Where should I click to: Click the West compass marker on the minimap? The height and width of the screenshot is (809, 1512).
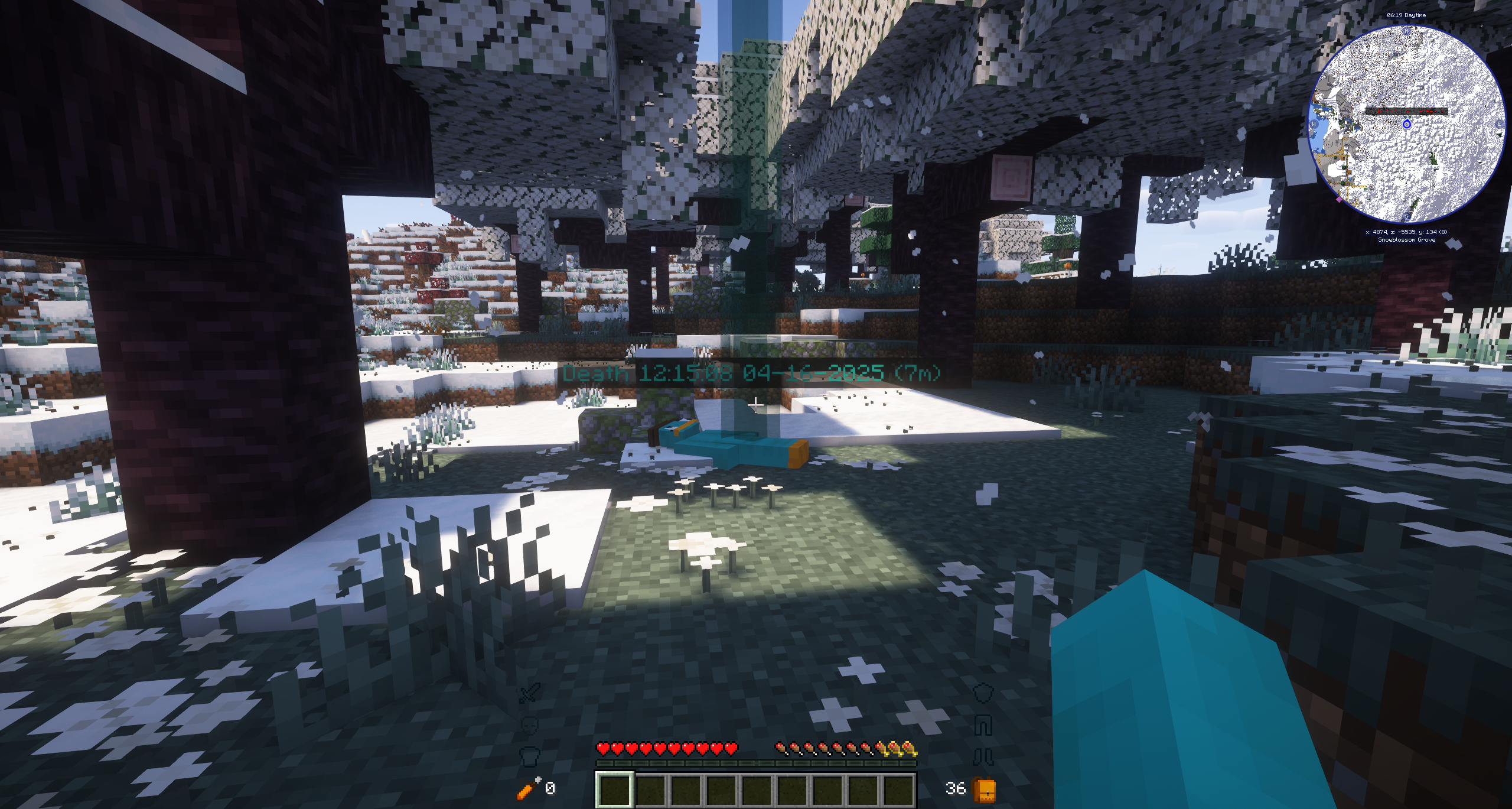(x=1314, y=124)
